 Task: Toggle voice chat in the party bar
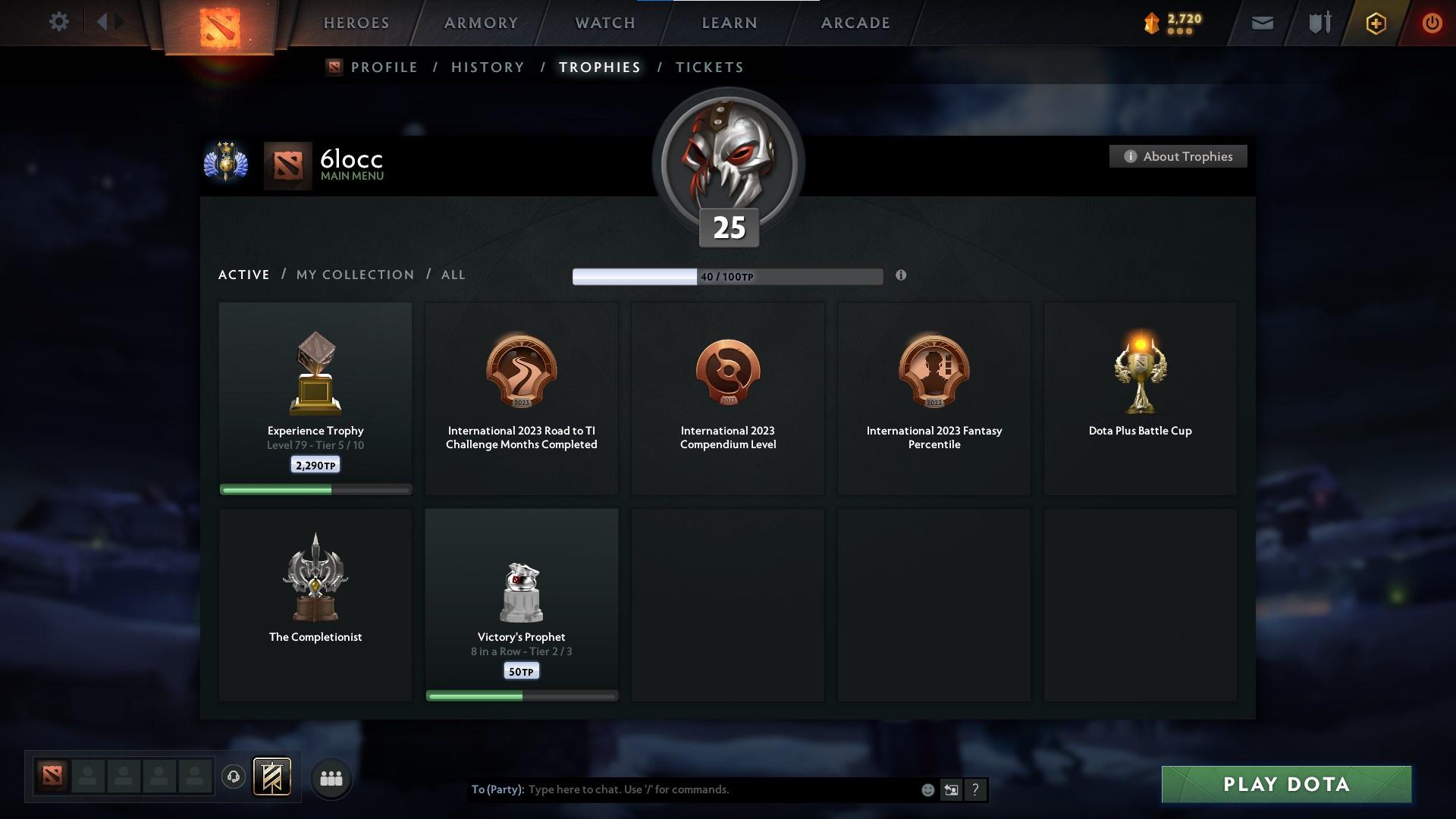(233, 778)
